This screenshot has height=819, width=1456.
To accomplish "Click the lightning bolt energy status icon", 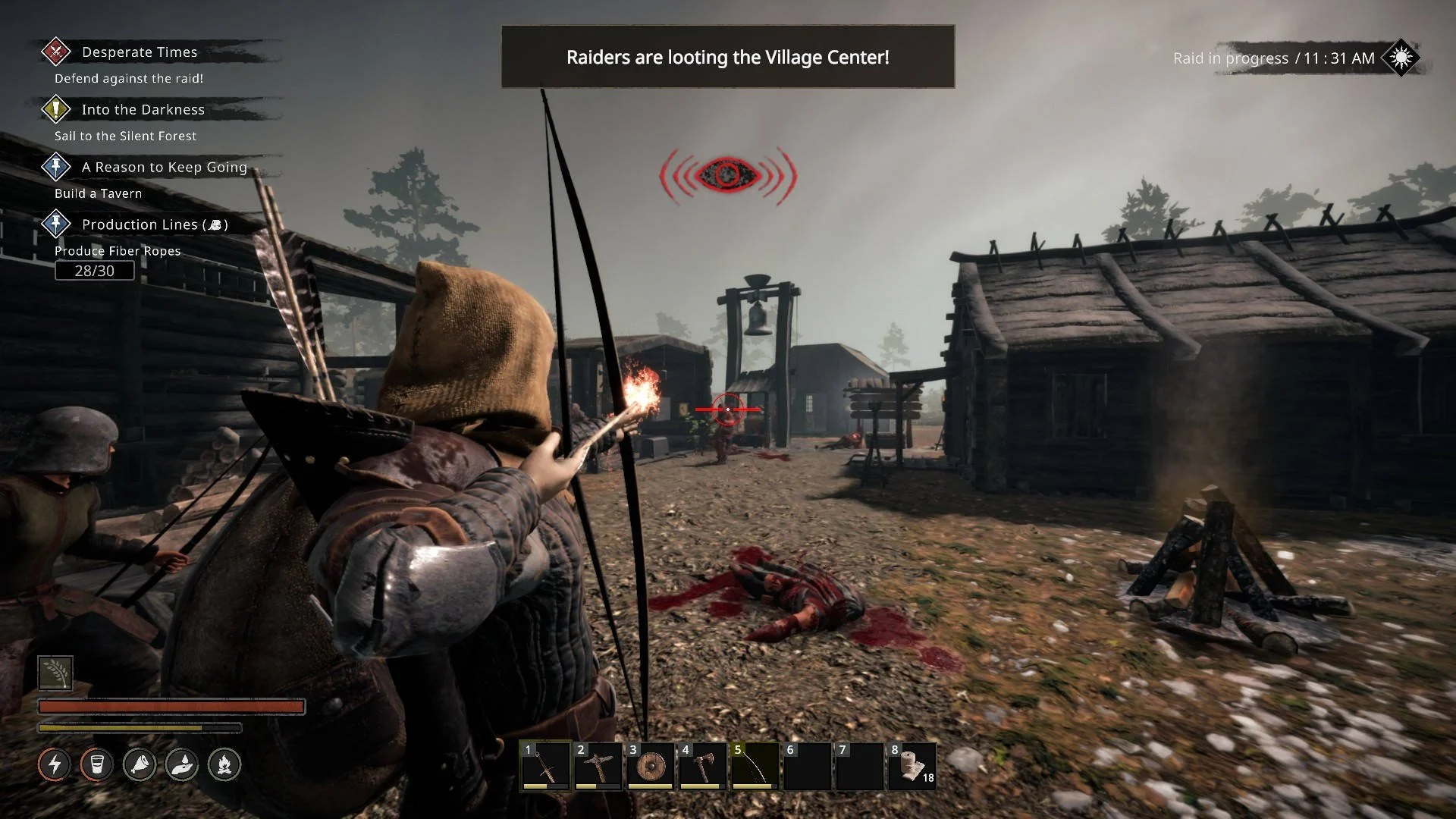I will [x=55, y=764].
